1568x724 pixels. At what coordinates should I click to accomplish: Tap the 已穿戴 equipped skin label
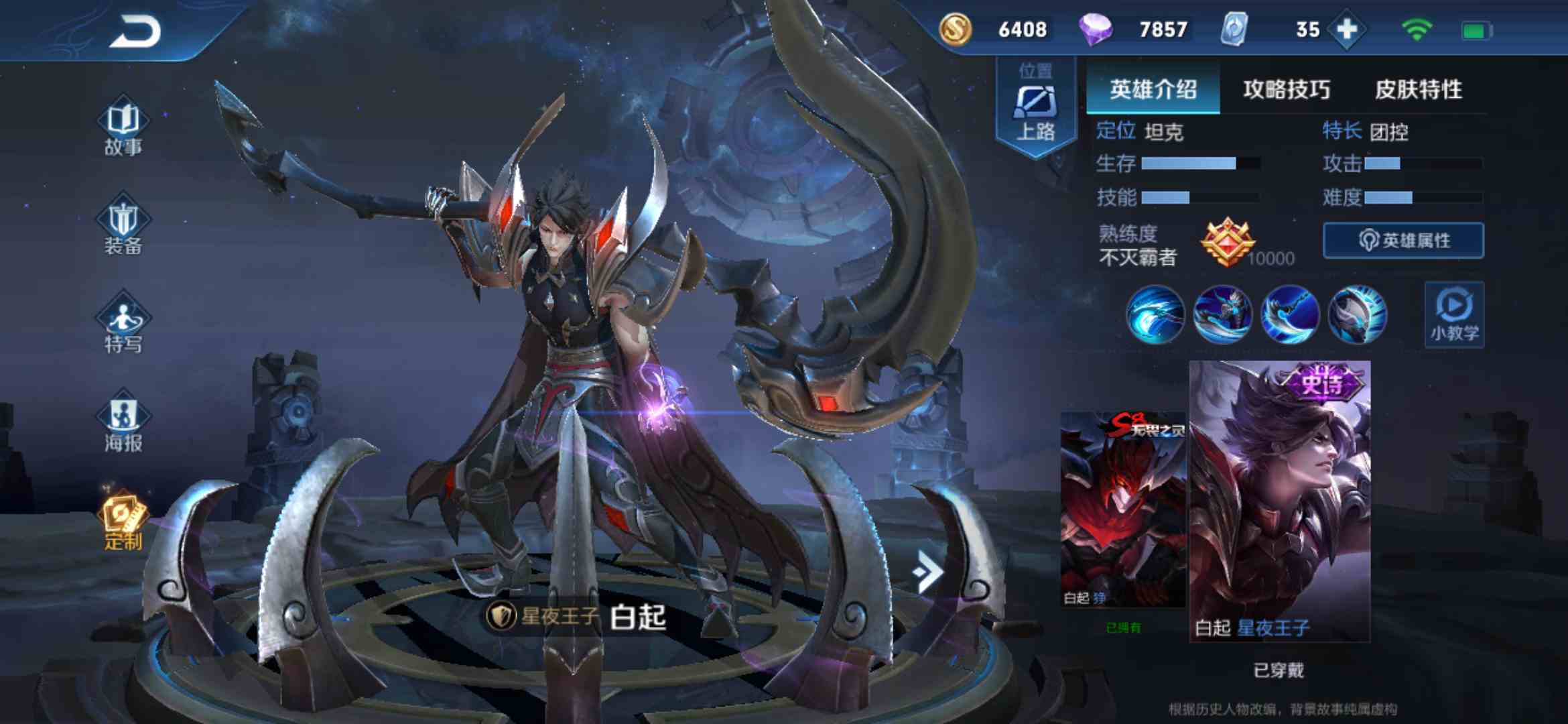tap(1282, 669)
